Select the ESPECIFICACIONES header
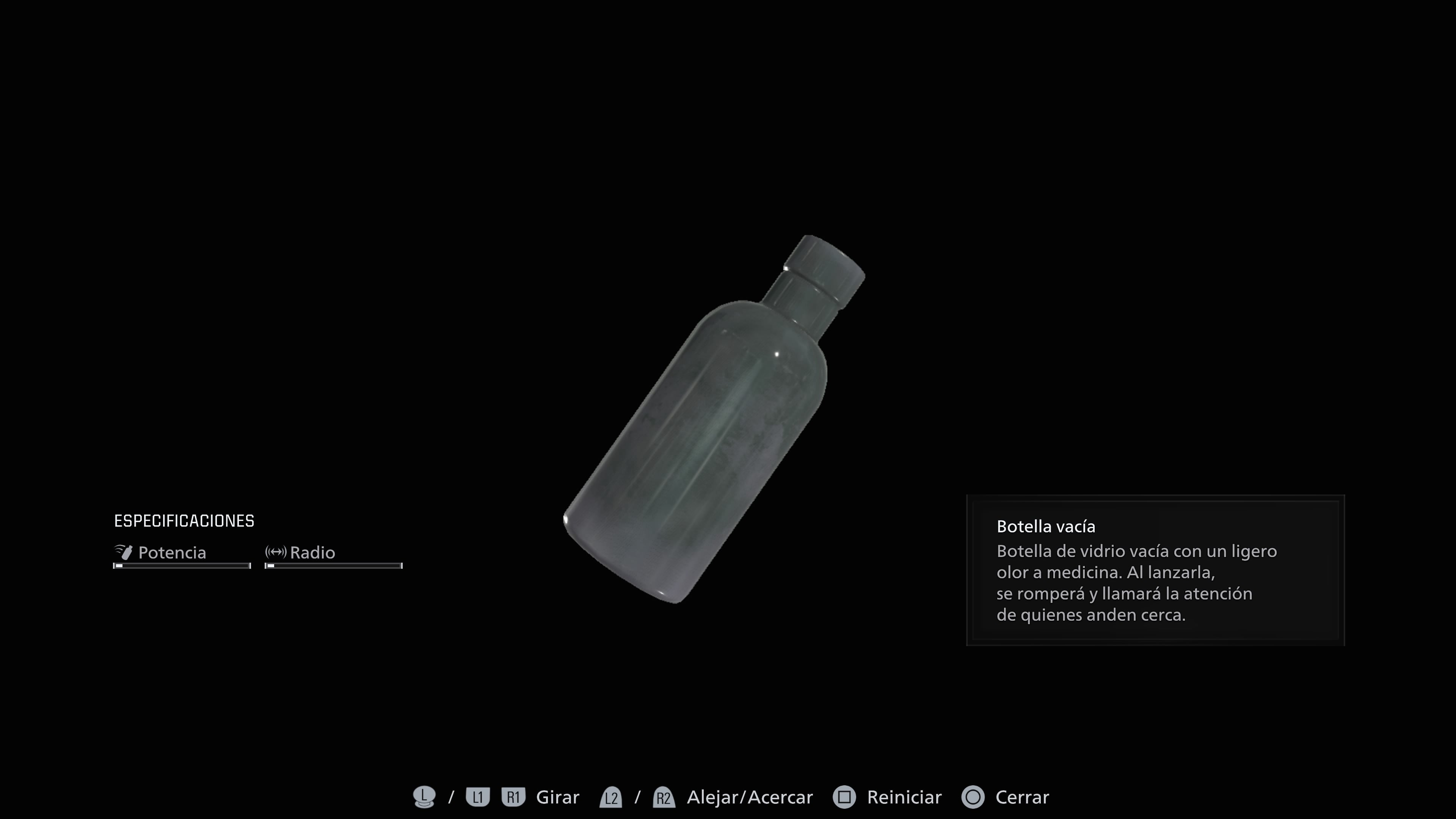 [x=184, y=520]
